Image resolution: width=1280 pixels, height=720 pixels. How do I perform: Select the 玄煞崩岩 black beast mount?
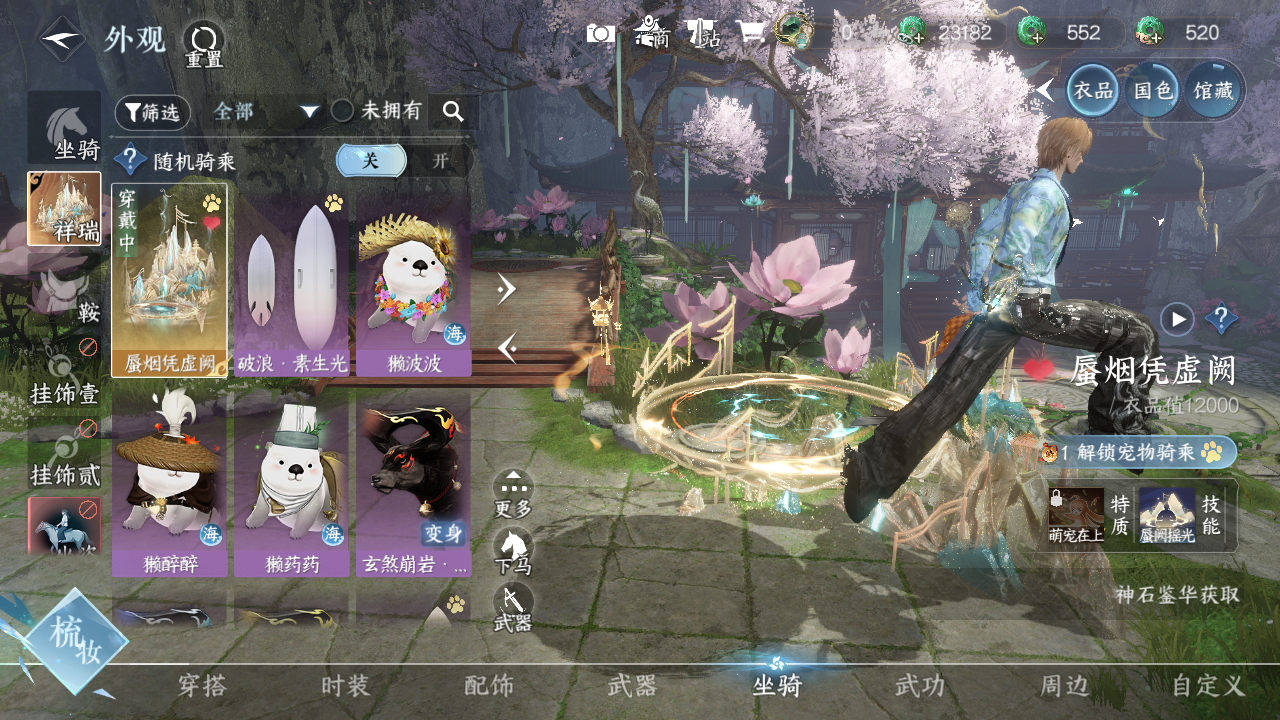click(414, 484)
